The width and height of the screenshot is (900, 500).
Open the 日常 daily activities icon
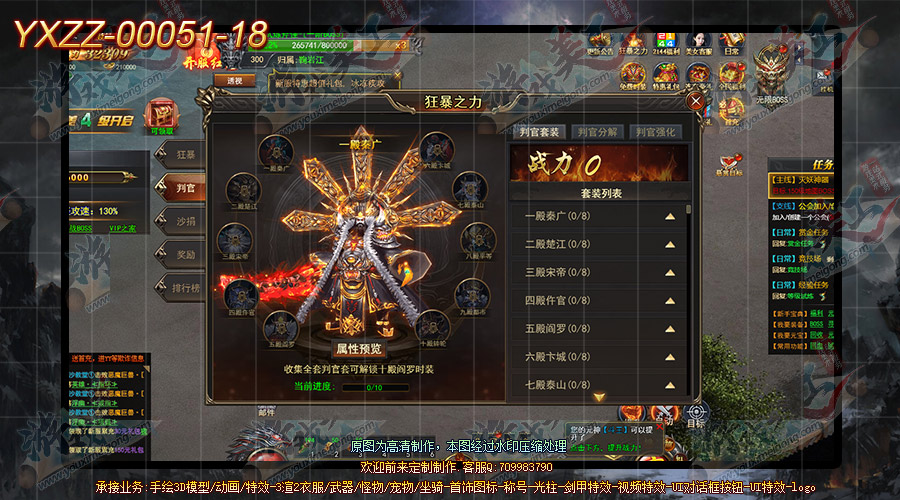[731, 42]
